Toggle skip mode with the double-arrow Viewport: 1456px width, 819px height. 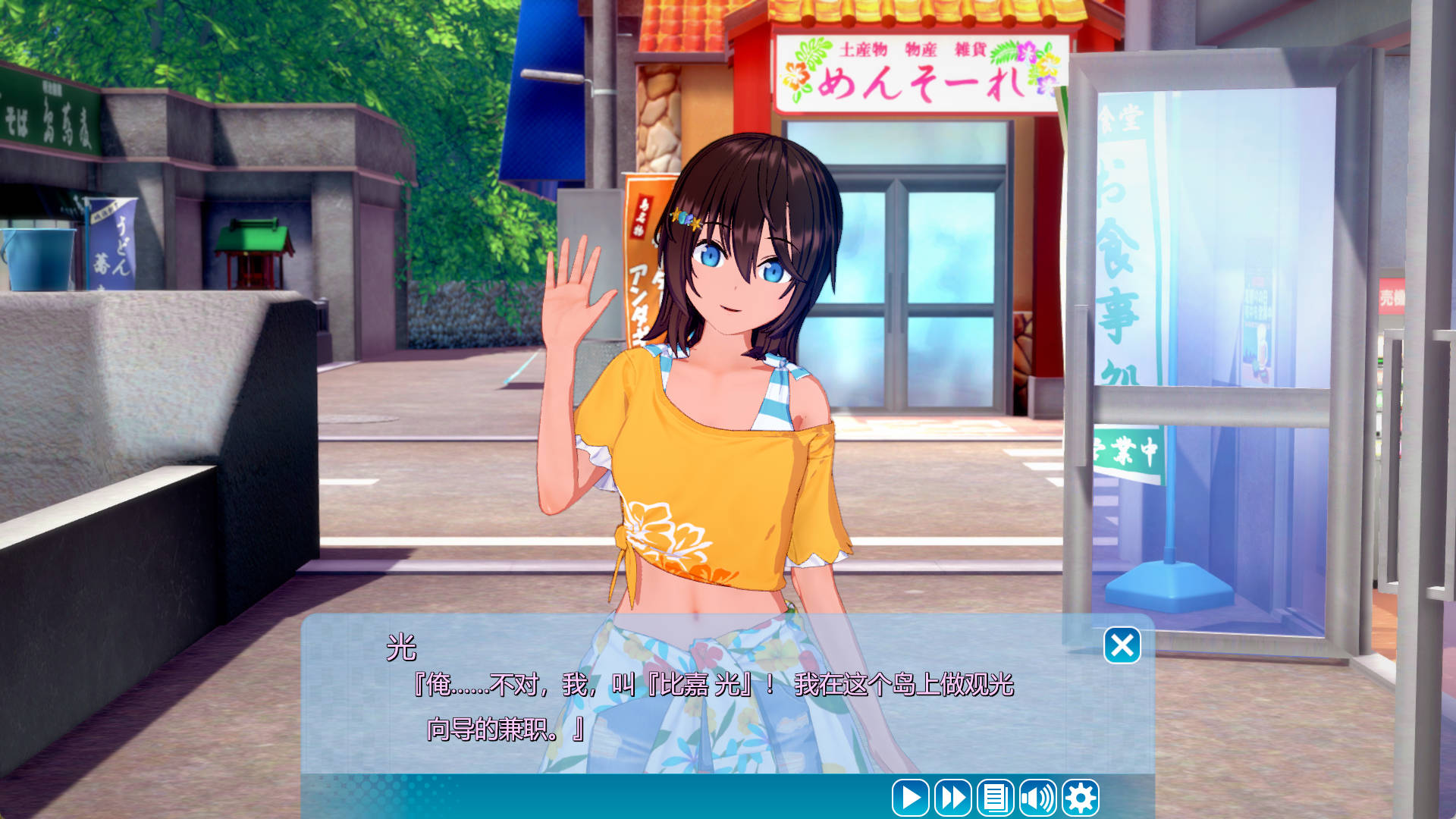point(953,797)
